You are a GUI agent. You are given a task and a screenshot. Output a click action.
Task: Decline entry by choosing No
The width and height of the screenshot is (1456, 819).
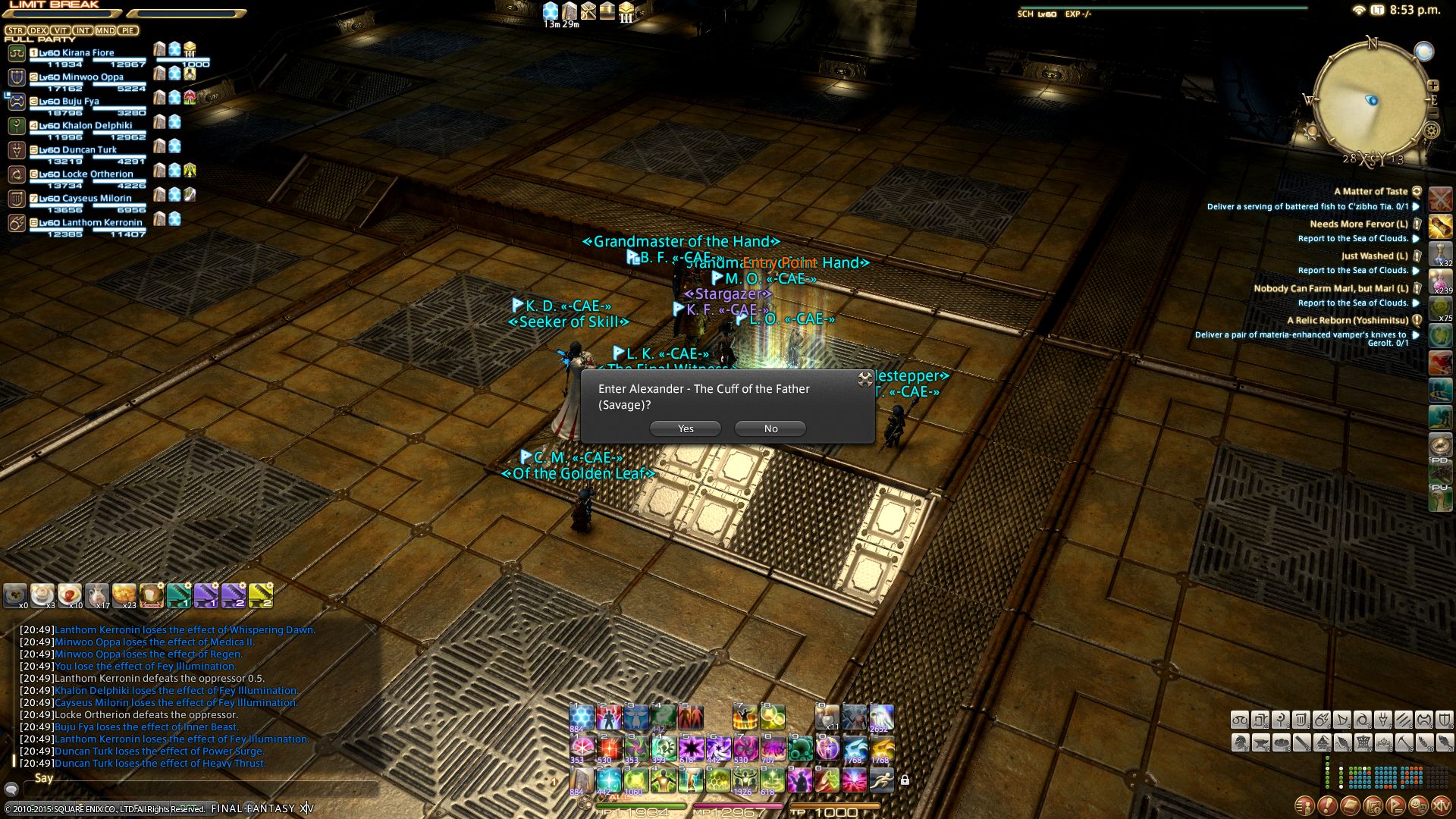click(770, 428)
